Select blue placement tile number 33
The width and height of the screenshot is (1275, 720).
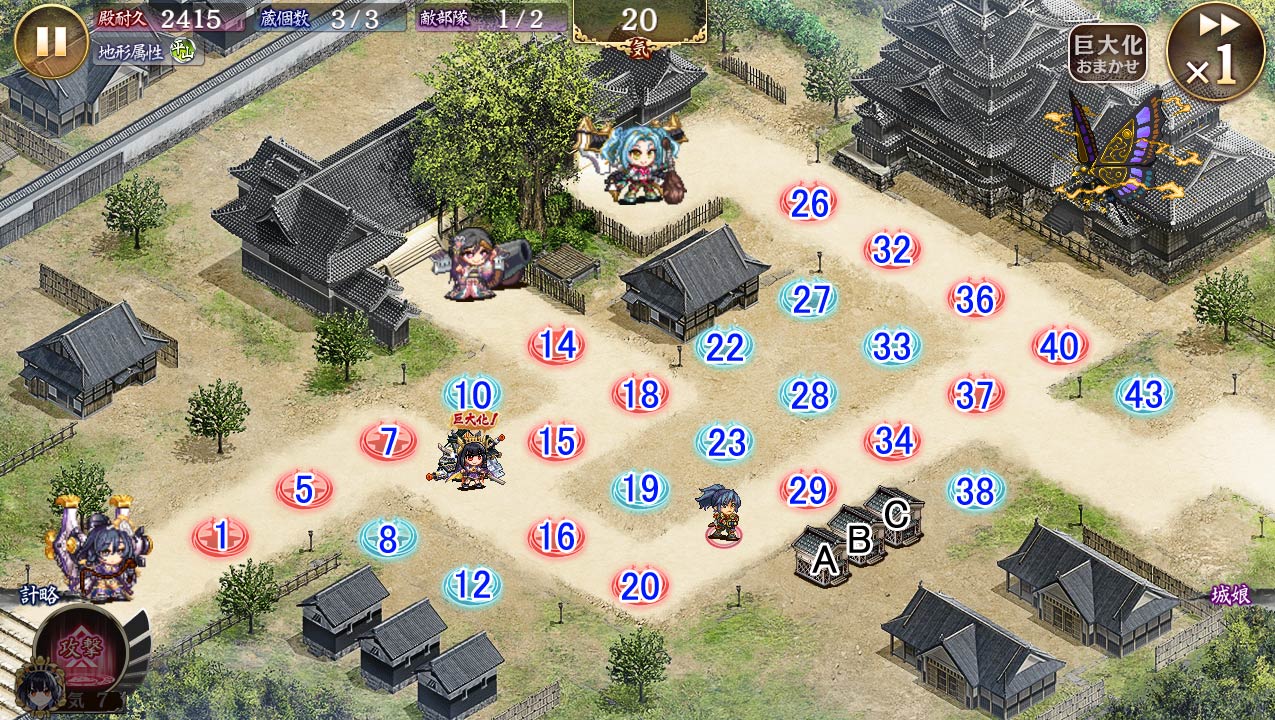click(892, 348)
